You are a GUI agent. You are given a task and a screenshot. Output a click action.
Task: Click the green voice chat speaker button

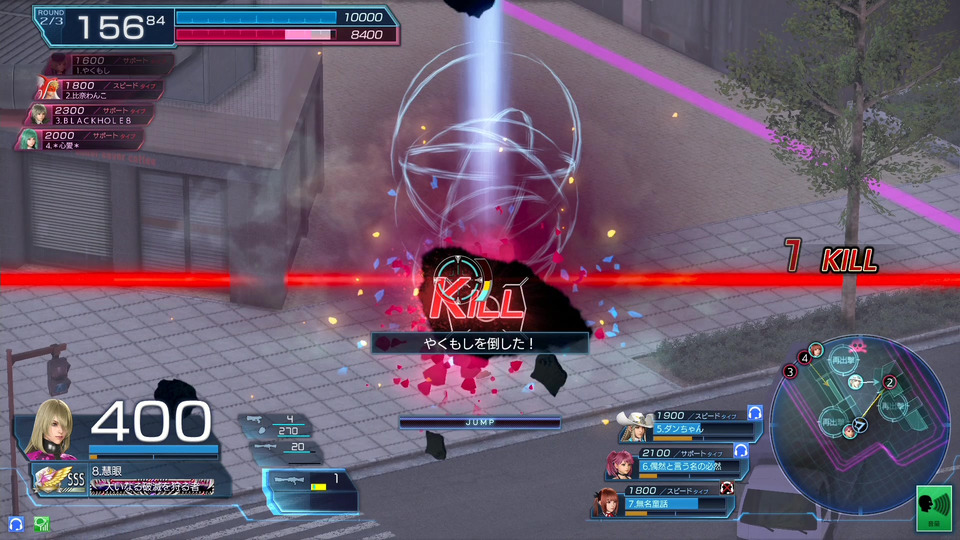click(x=934, y=506)
